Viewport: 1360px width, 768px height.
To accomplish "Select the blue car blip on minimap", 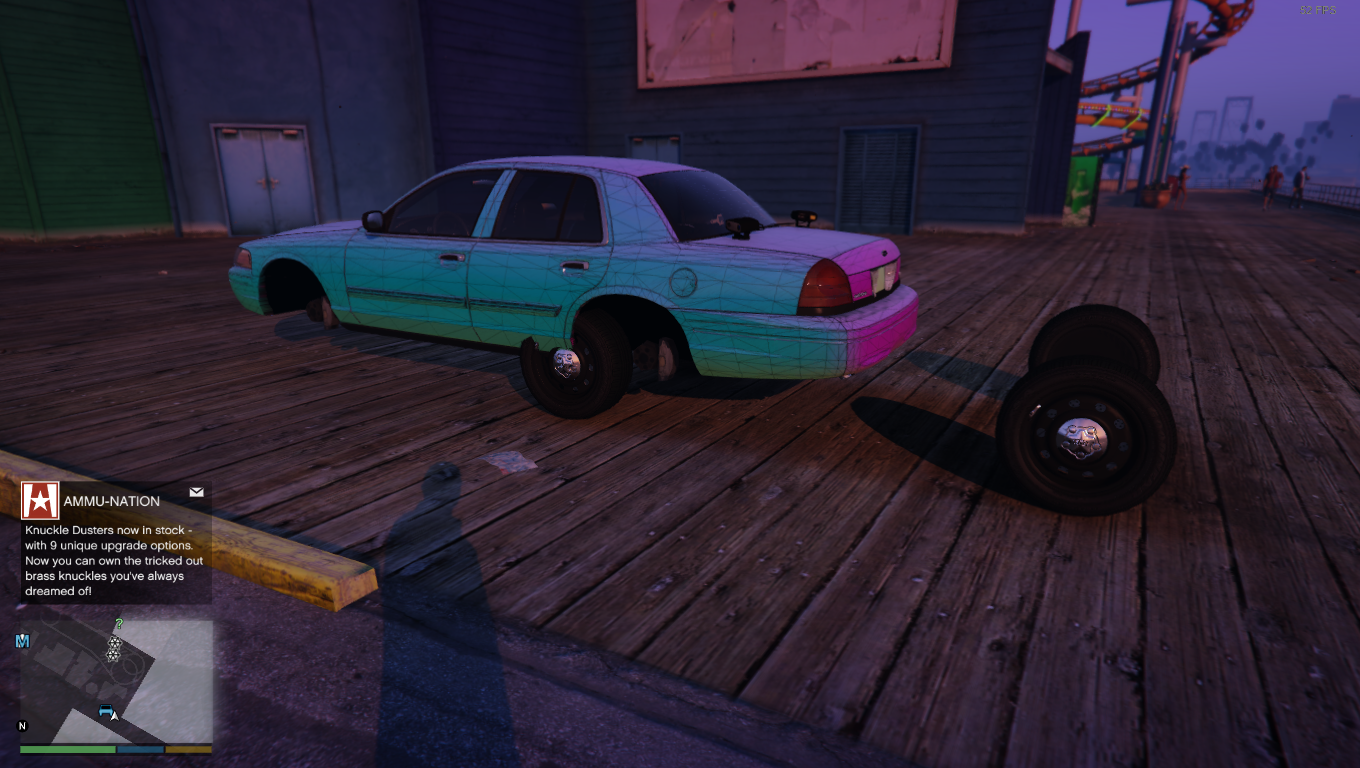I will 106,711.
